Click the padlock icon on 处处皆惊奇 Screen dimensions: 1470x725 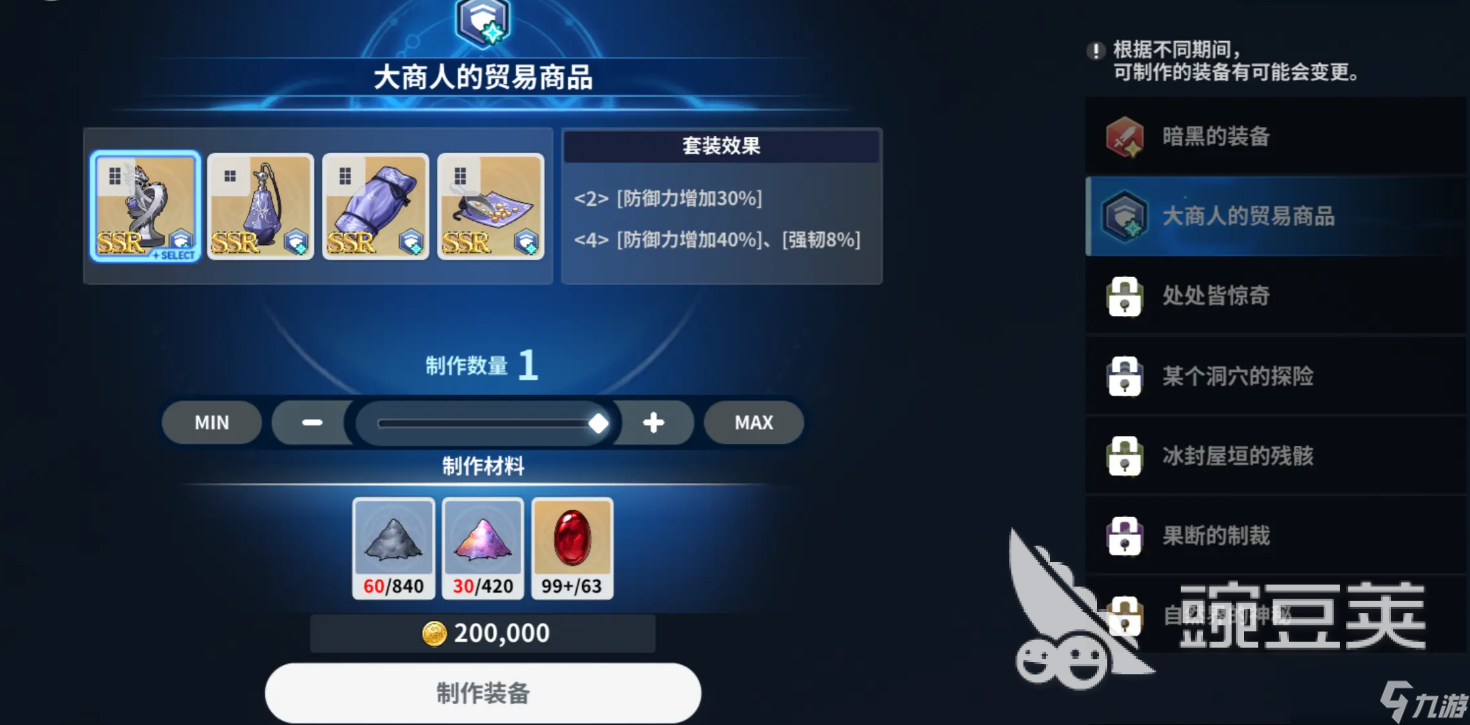point(1125,295)
